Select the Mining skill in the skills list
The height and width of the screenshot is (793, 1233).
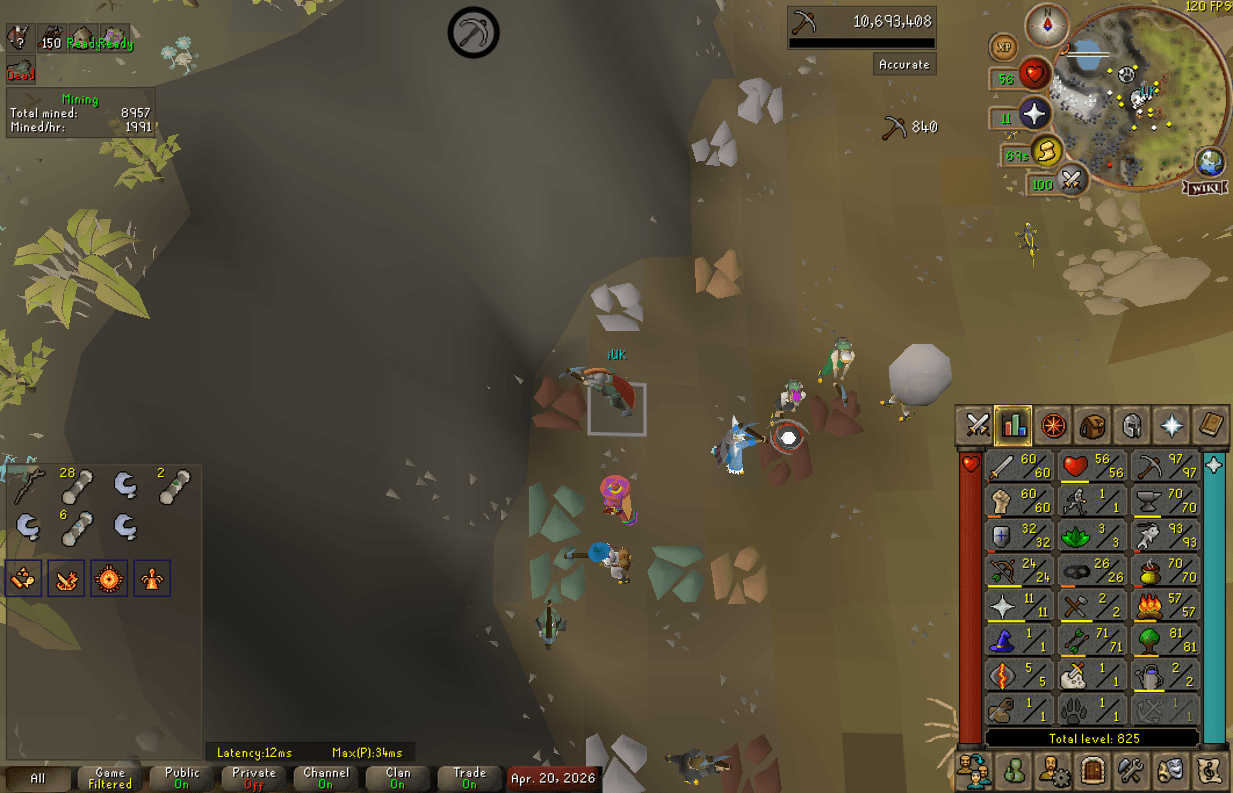click(1164, 467)
